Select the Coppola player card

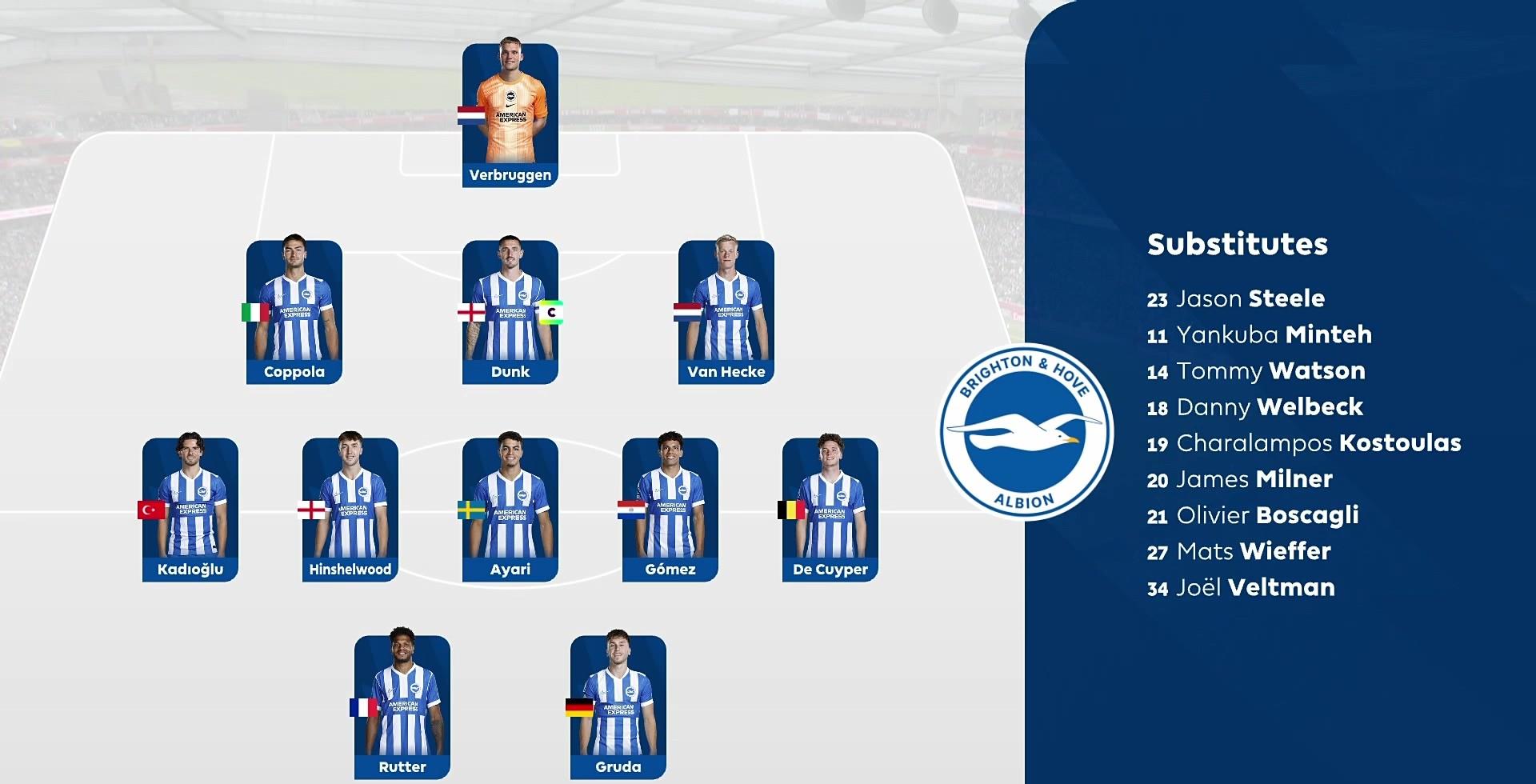[x=294, y=312]
